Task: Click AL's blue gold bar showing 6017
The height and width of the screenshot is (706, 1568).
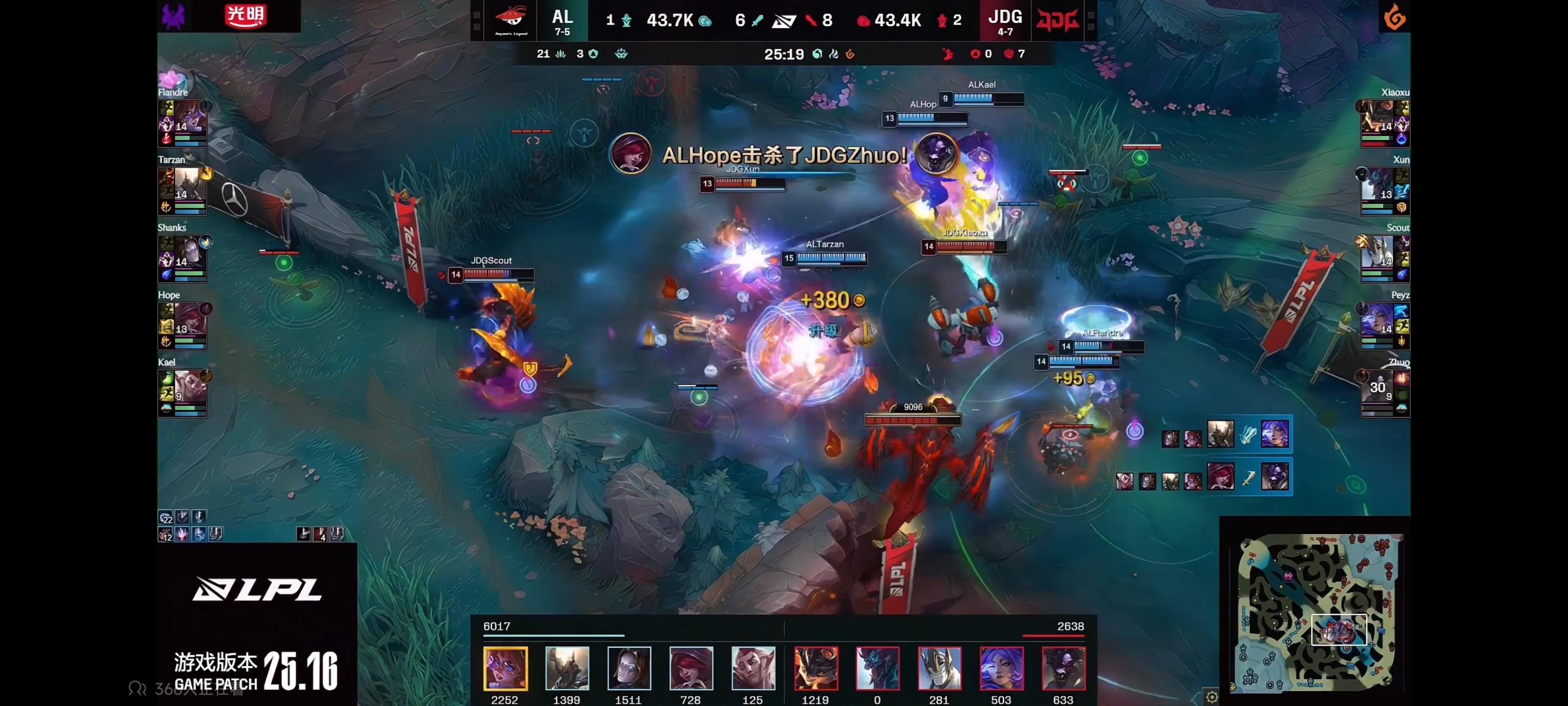Action: coord(554,636)
